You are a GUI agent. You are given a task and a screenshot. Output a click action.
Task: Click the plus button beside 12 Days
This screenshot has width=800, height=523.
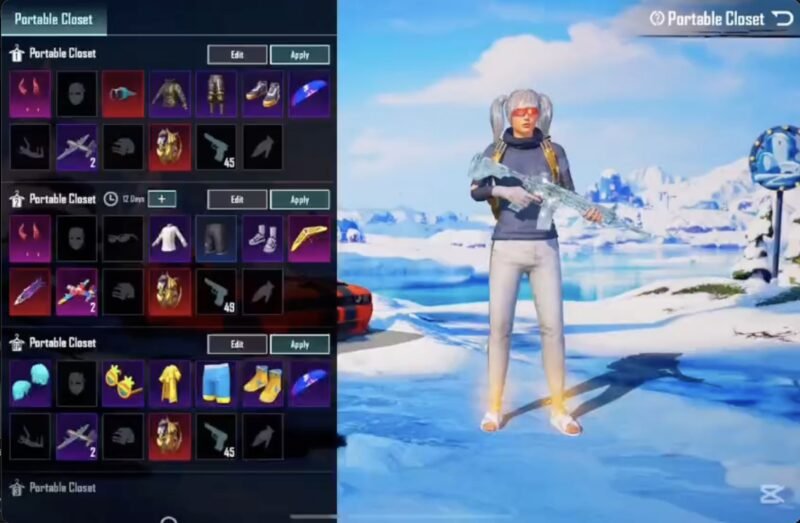pyautogui.click(x=162, y=199)
